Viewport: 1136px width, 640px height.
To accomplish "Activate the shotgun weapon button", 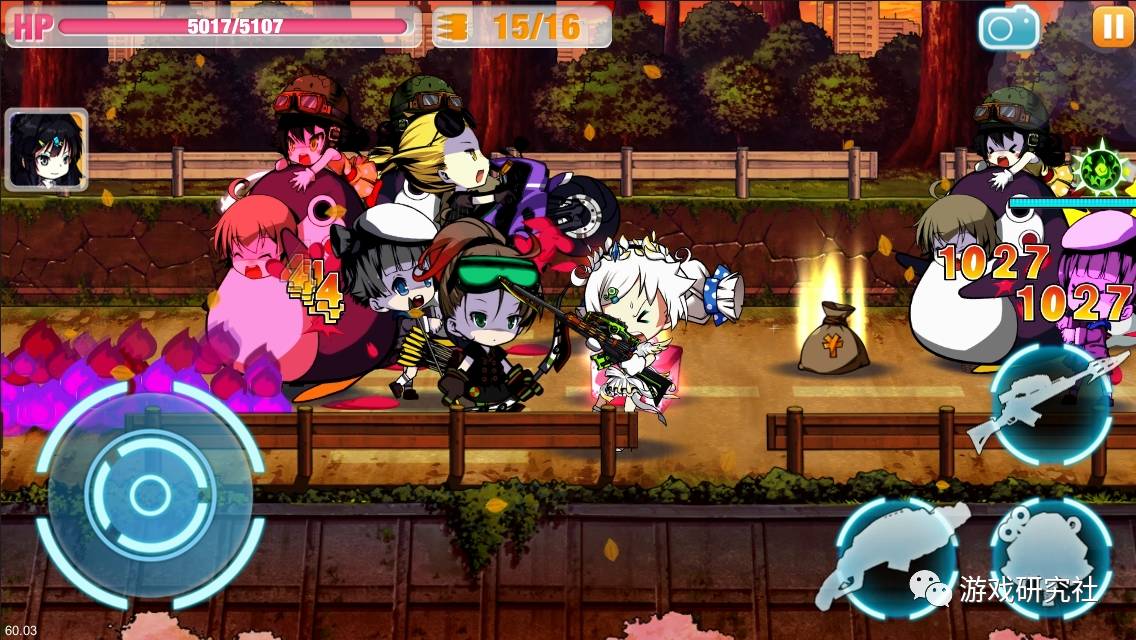I will 895,558.
